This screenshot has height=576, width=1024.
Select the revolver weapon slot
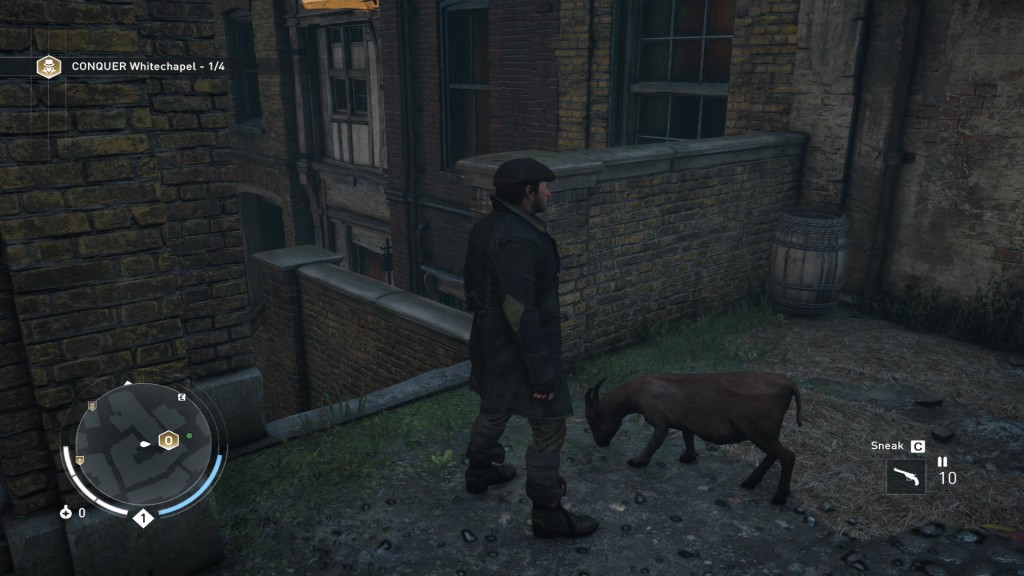(x=905, y=476)
